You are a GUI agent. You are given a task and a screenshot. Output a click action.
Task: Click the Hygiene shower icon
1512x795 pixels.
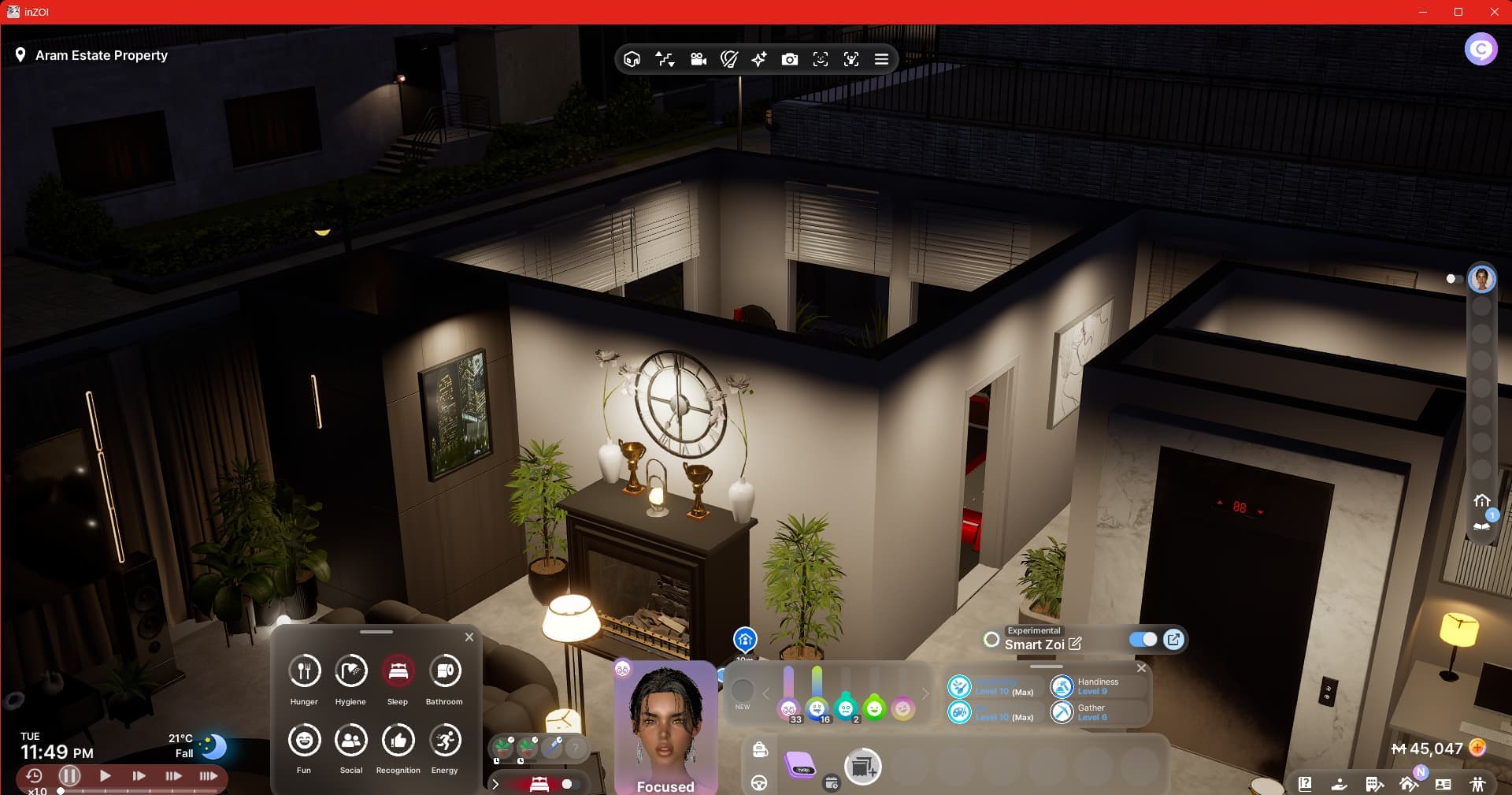350,671
